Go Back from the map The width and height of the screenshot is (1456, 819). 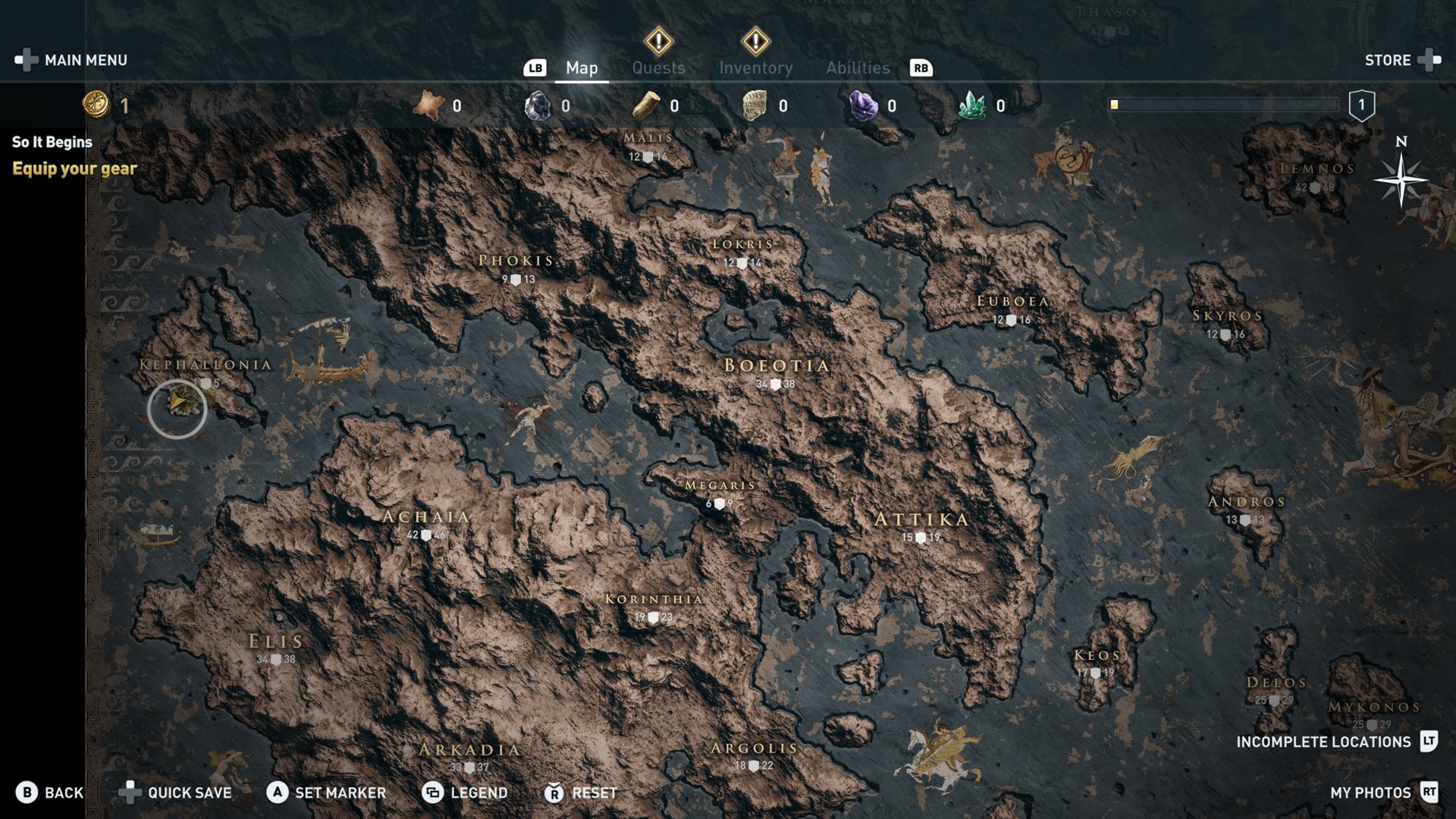point(50,792)
